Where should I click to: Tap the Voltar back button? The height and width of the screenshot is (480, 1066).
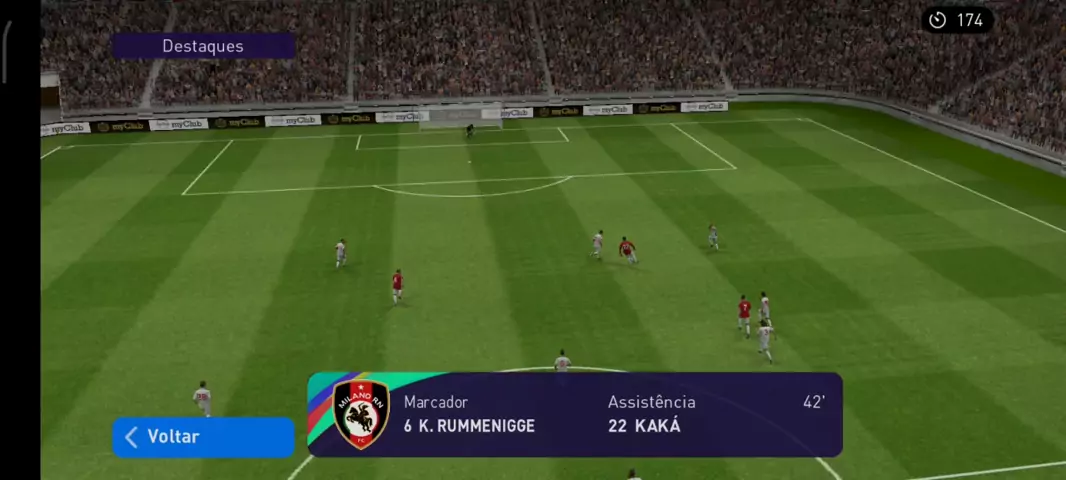[203, 437]
